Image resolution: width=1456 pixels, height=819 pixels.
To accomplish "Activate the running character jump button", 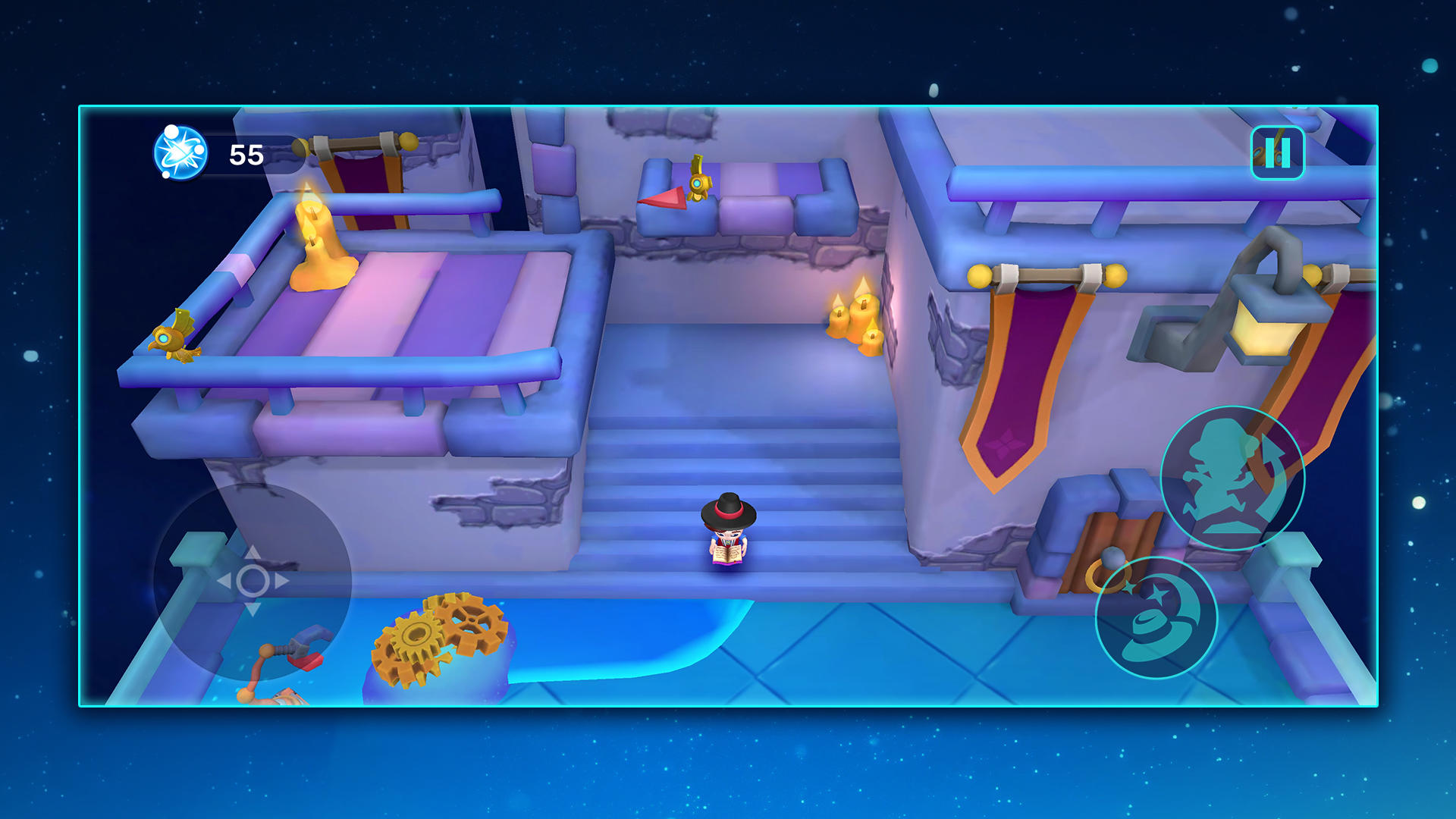I will click(1232, 479).
